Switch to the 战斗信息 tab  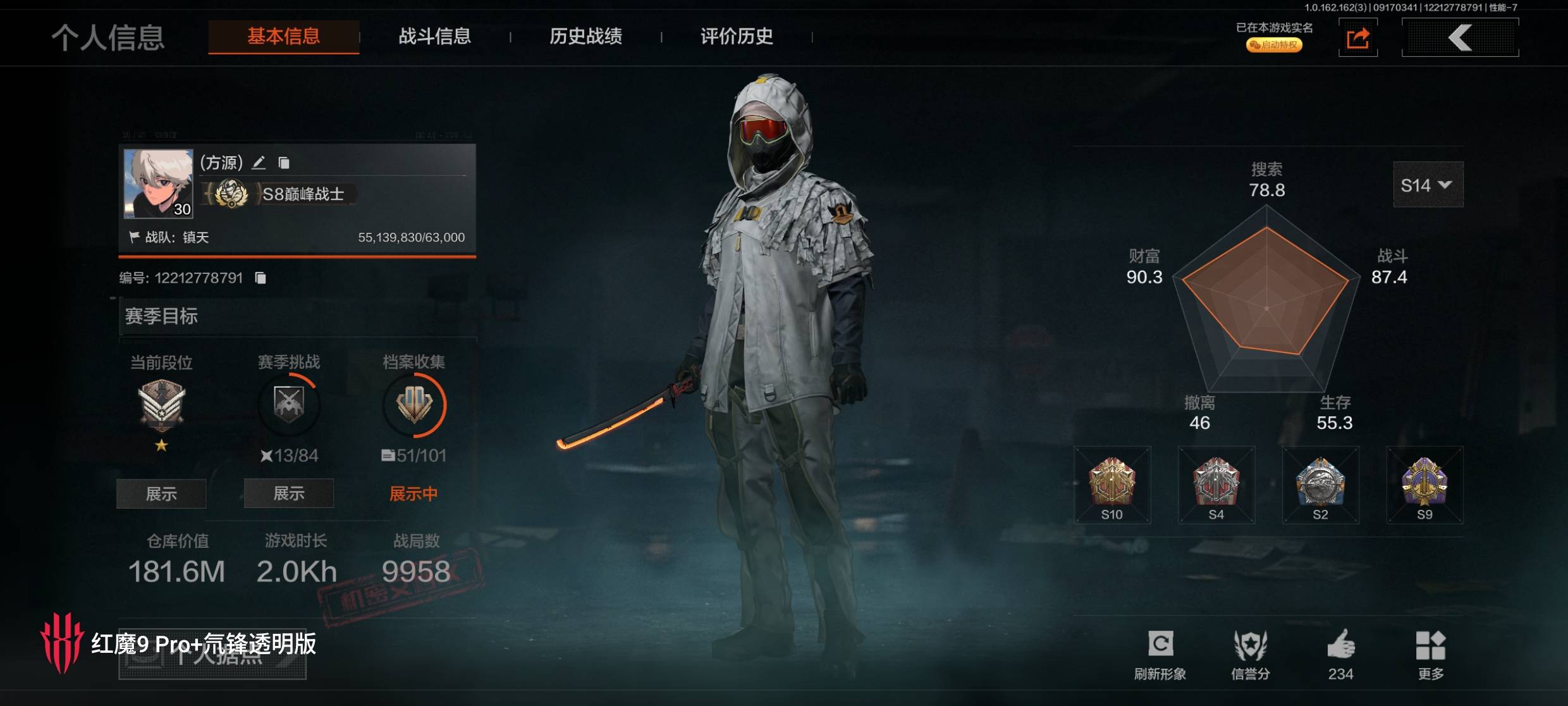pyautogui.click(x=434, y=37)
